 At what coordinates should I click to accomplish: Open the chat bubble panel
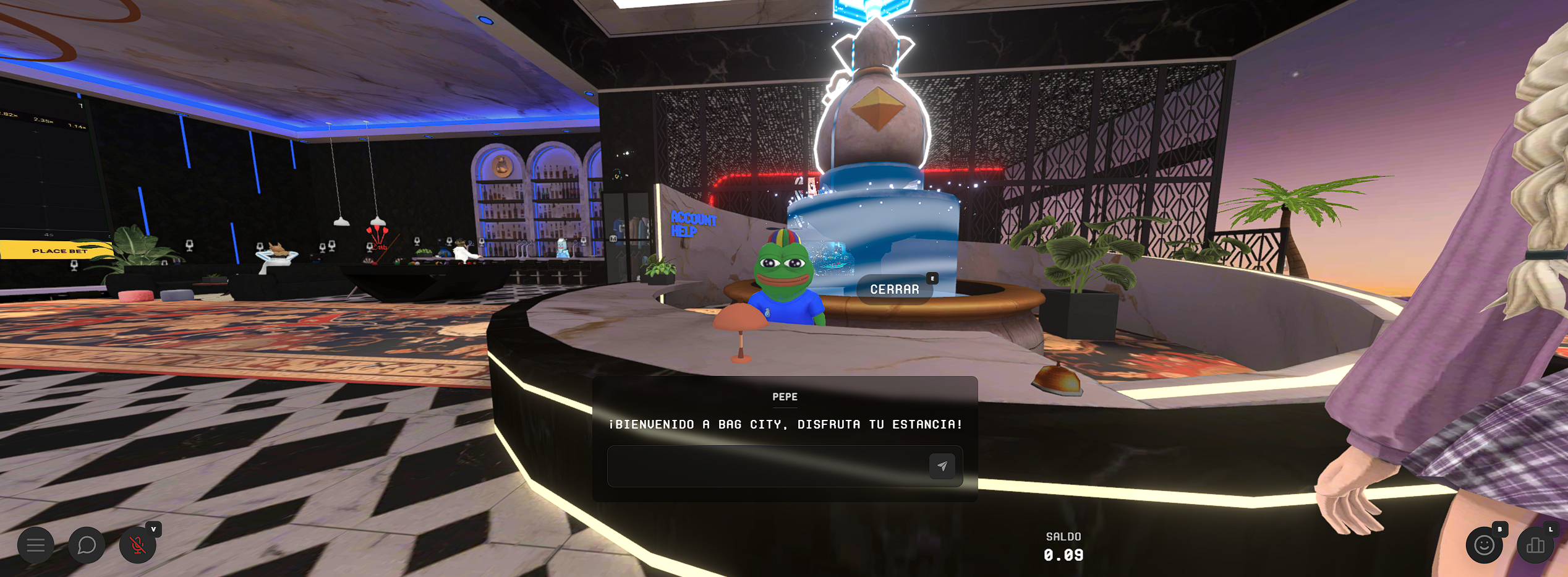[87, 545]
